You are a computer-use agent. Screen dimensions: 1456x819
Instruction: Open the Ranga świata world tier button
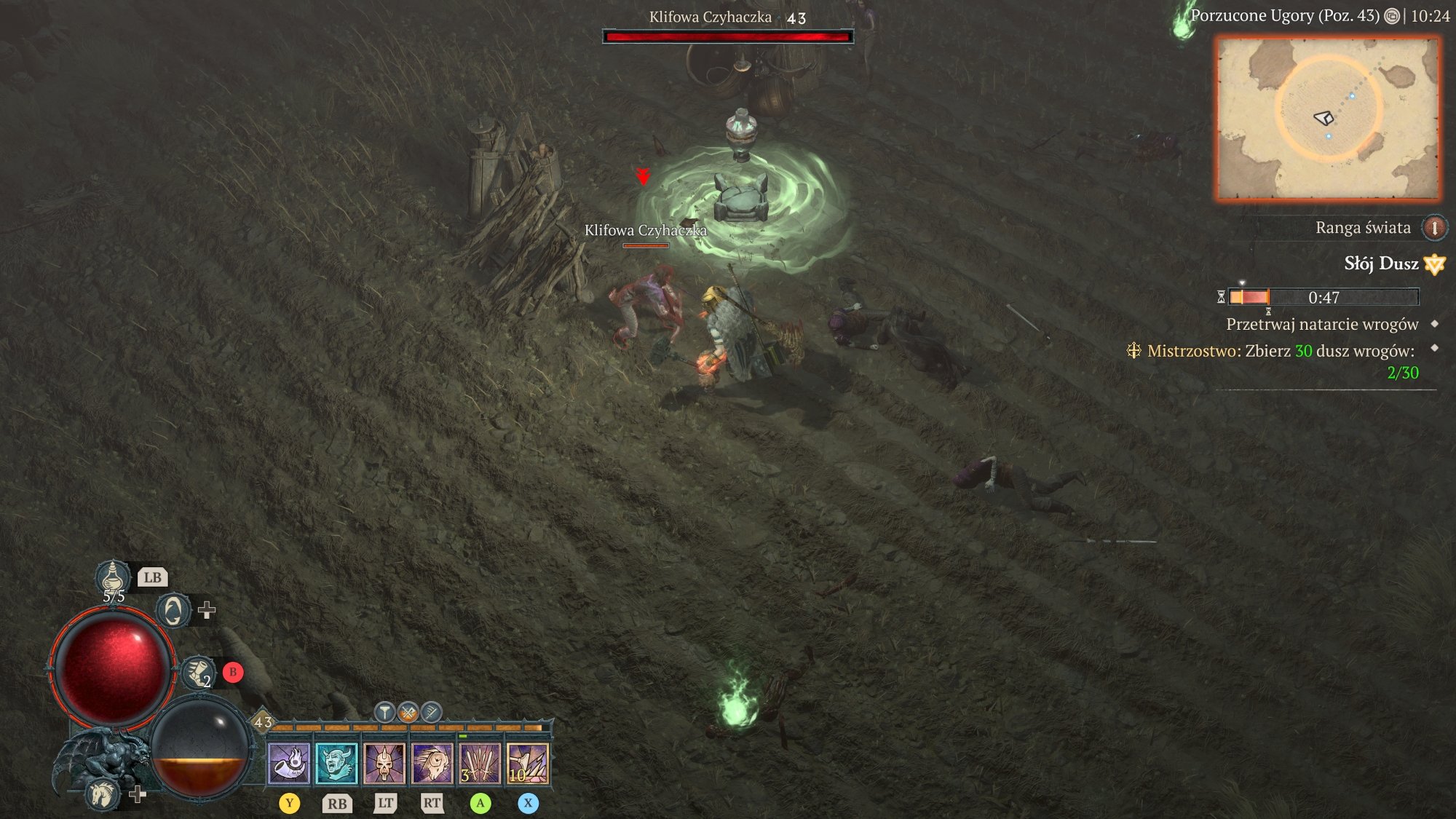pyautogui.click(x=1434, y=228)
